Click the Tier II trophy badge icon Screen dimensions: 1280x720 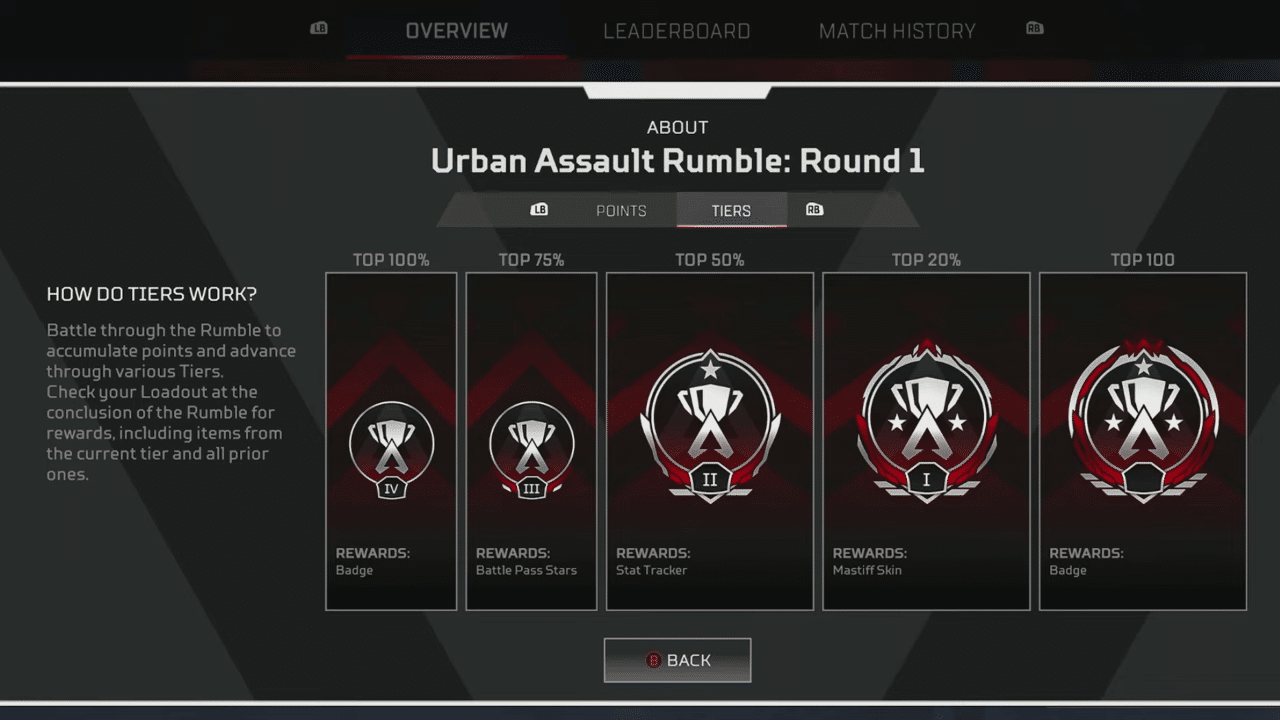pos(709,425)
